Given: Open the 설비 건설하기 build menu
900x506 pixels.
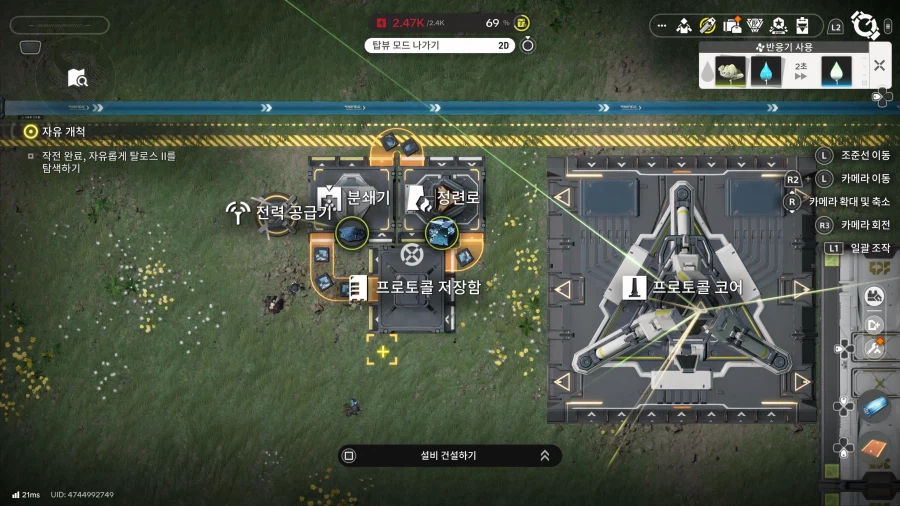Looking at the screenshot, I should 449,455.
